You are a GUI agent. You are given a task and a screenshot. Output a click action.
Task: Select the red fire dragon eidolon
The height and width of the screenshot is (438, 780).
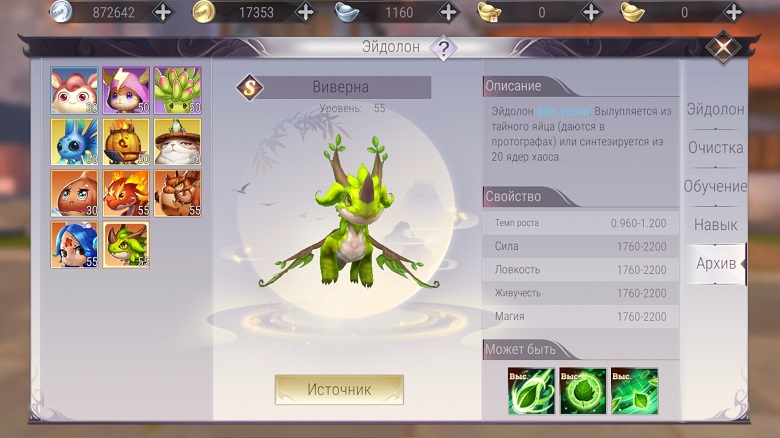tap(126, 193)
